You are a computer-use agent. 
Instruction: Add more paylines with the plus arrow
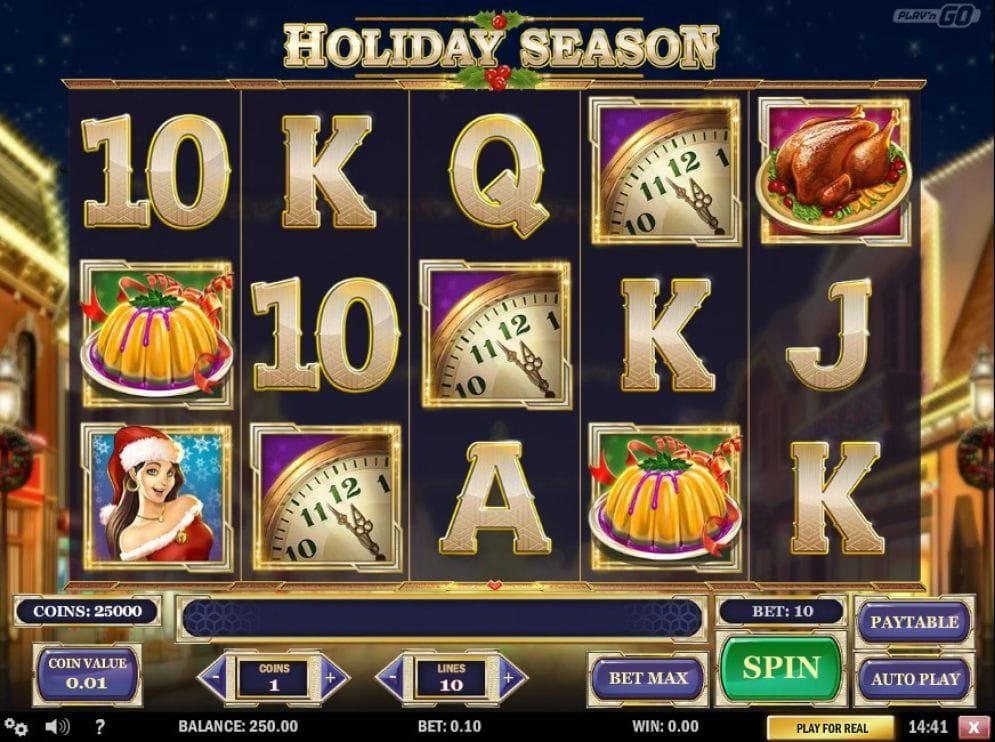pyautogui.click(x=510, y=679)
